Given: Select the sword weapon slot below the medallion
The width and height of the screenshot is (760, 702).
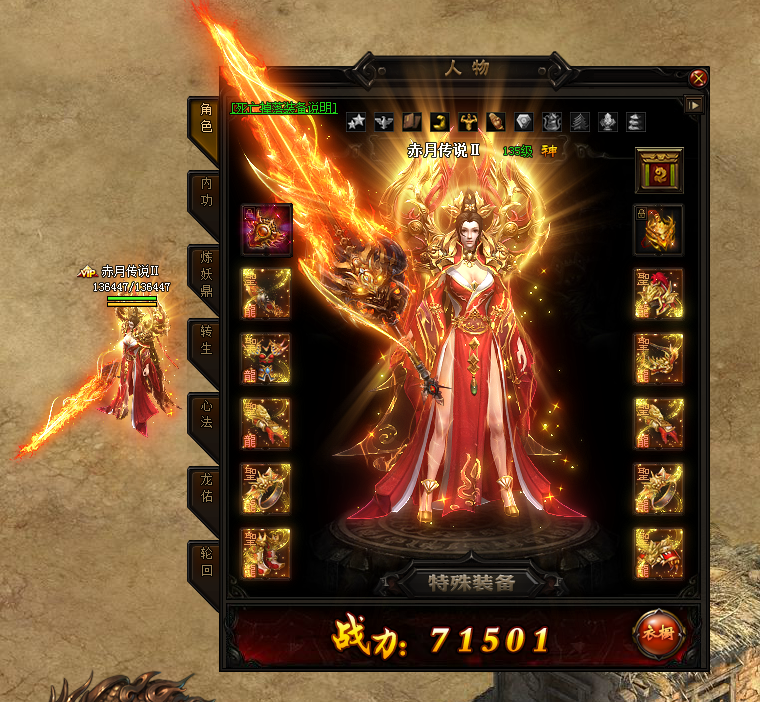Looking at the screenshot, I should 266,293.
